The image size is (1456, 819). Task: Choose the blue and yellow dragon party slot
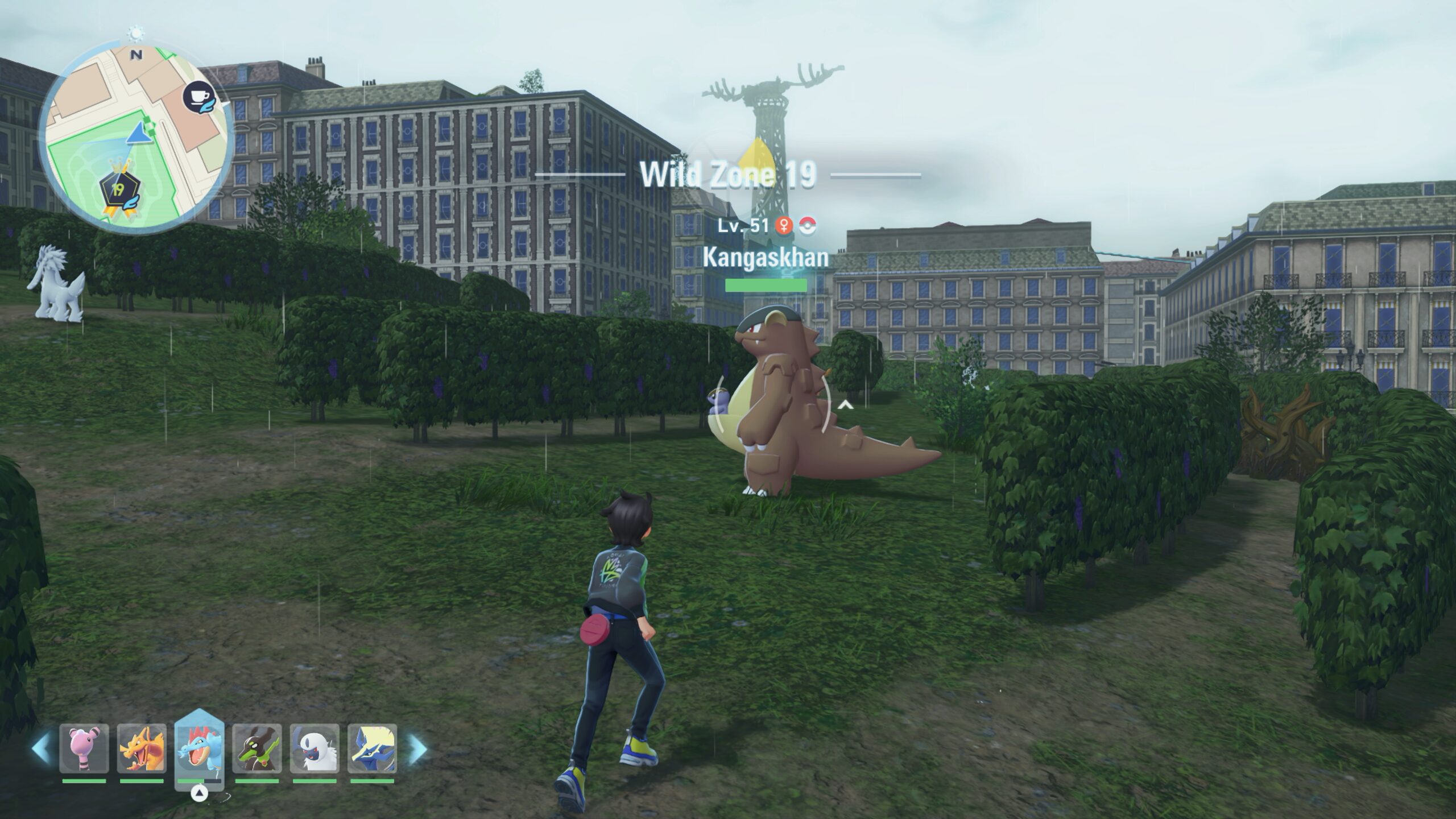coord(372,748)
